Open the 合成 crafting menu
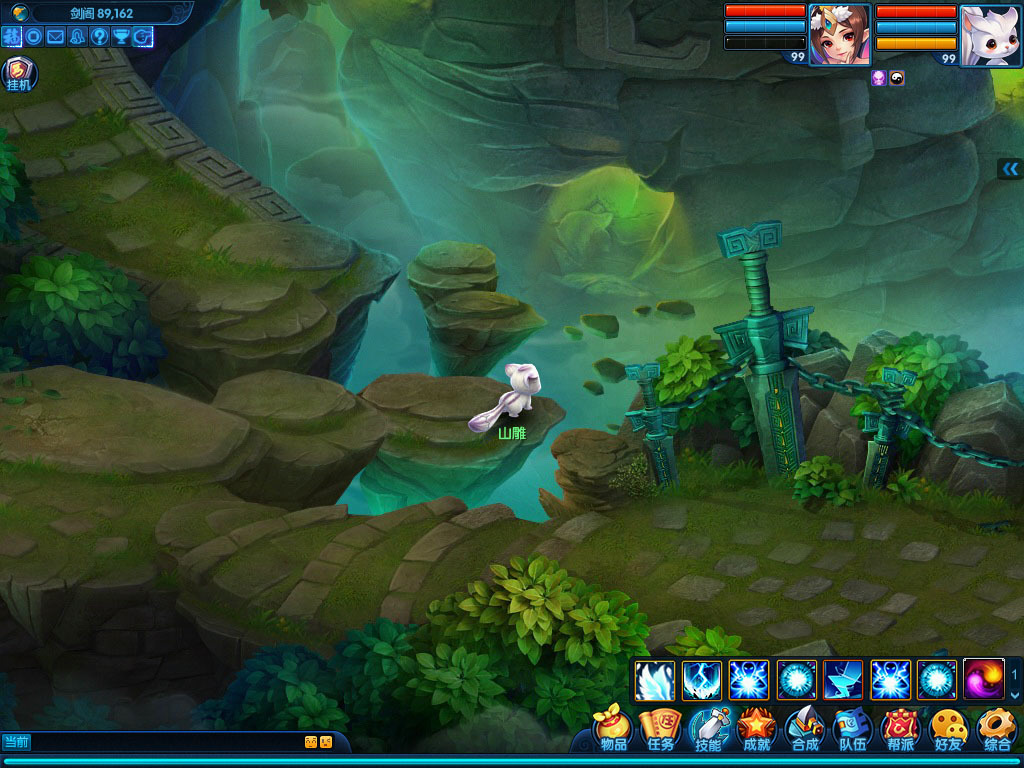The image size is (1024, 768). (x=805, y=730)
